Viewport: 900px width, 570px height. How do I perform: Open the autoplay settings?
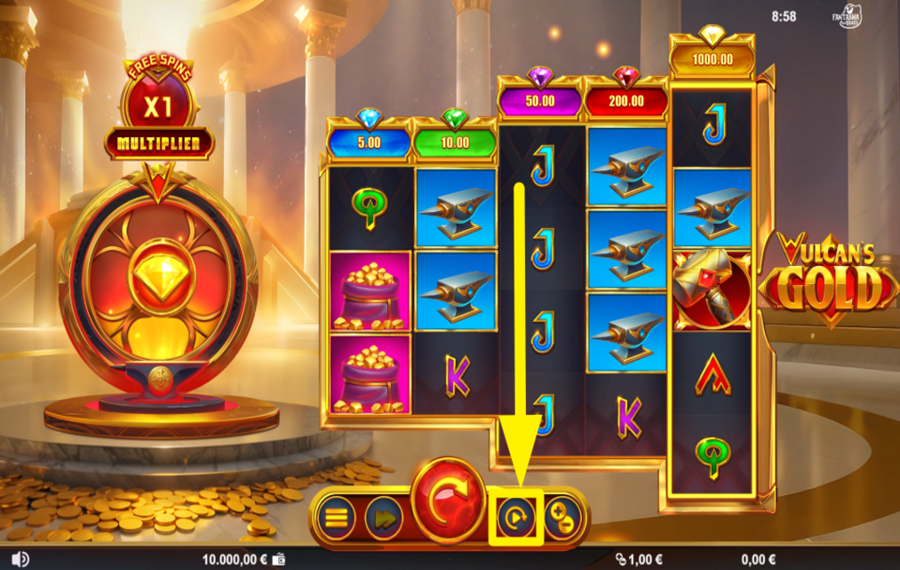pyautogui.click(x=516, y=516)
